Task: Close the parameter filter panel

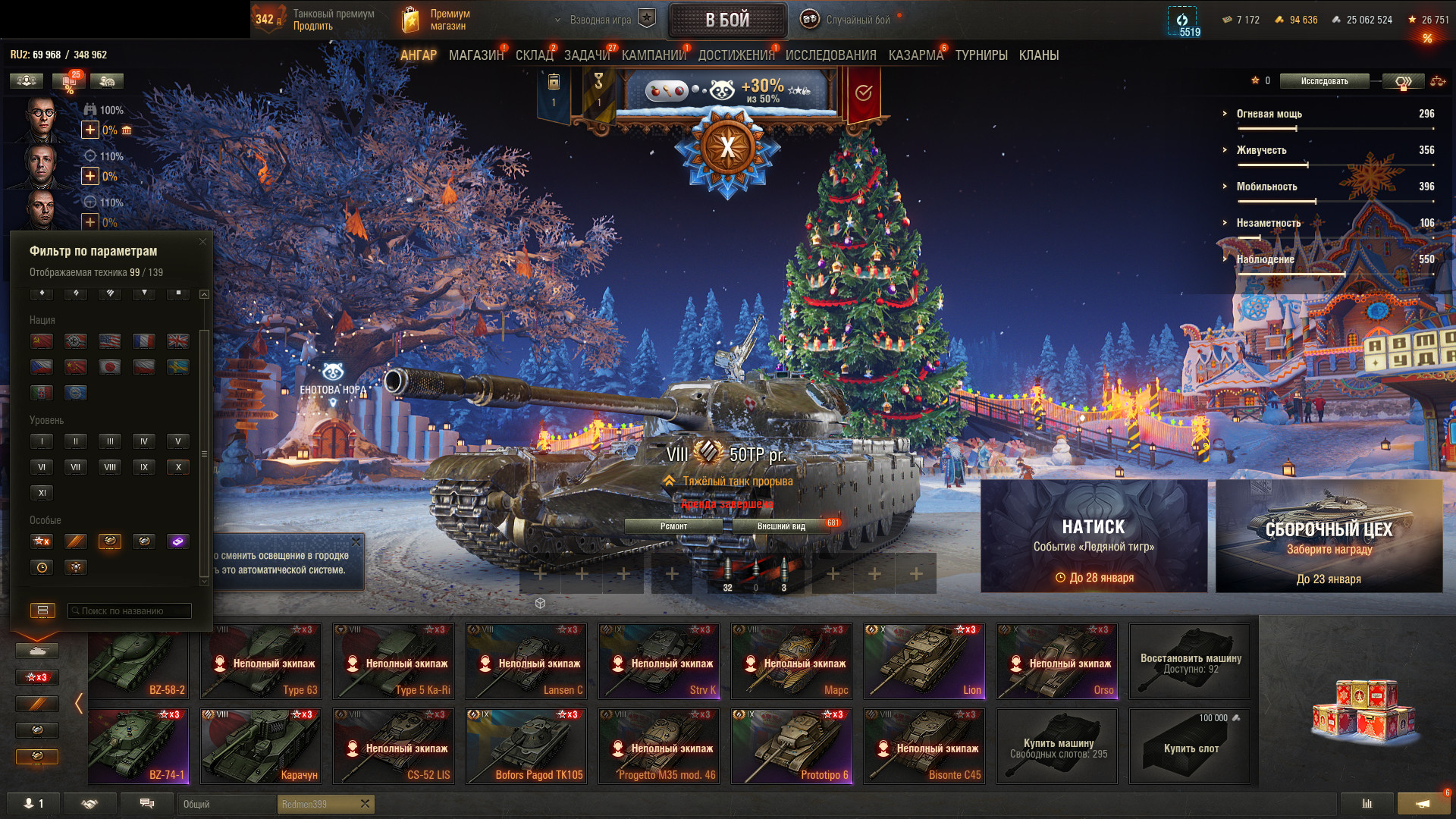Action: pos(202,242)
